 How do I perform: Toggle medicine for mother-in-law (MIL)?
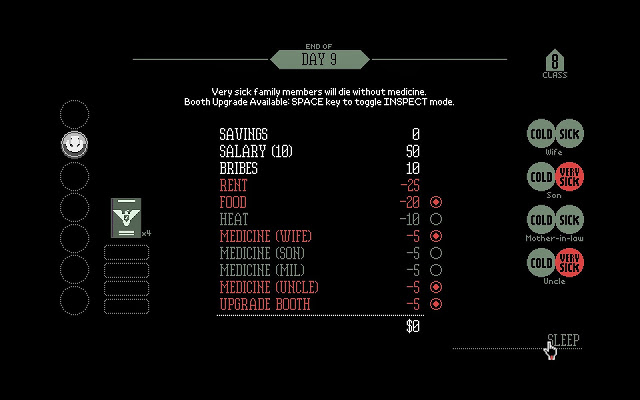click(x=436, y=270)
